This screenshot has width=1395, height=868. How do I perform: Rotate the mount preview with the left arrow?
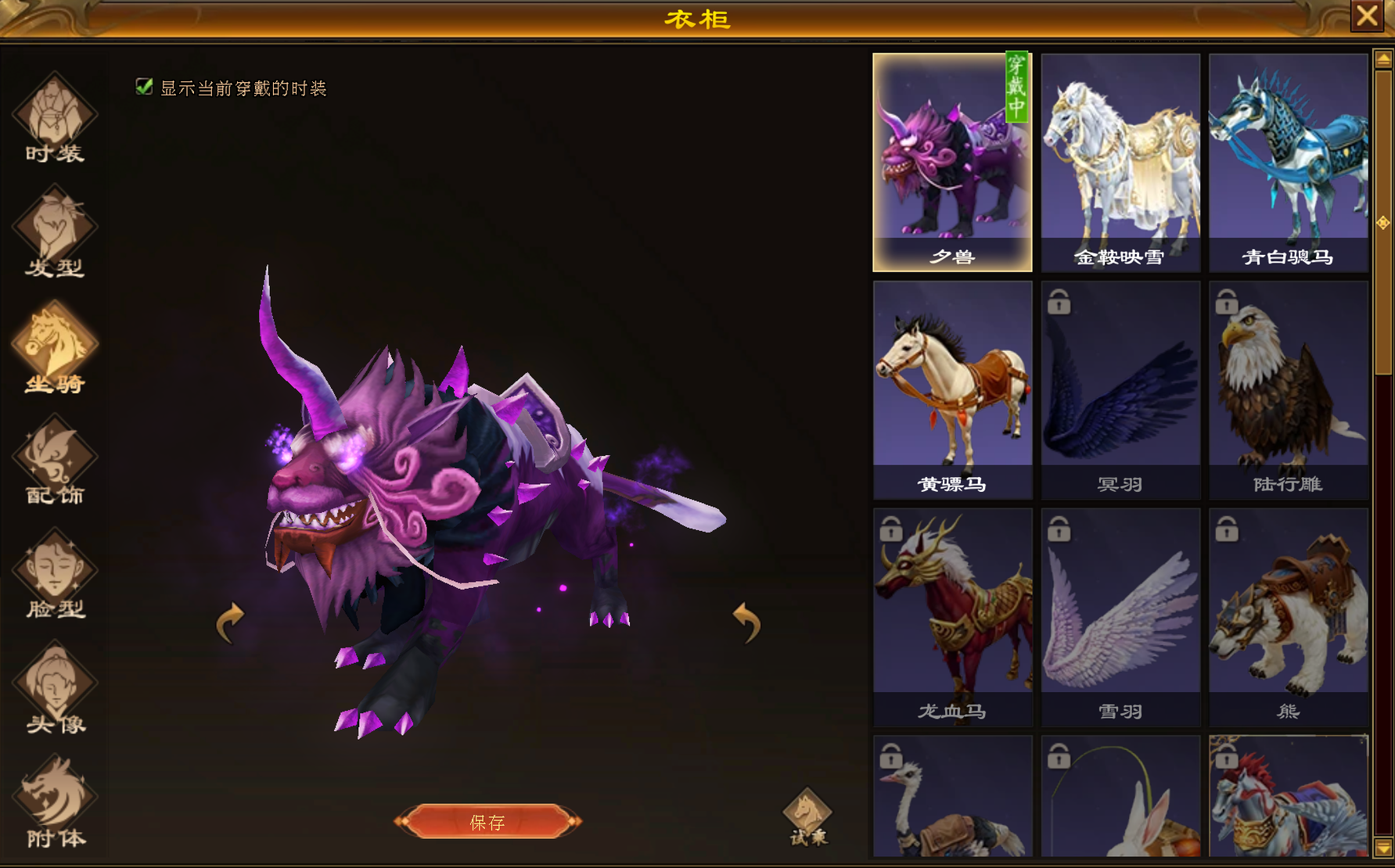tap(230, 622)
